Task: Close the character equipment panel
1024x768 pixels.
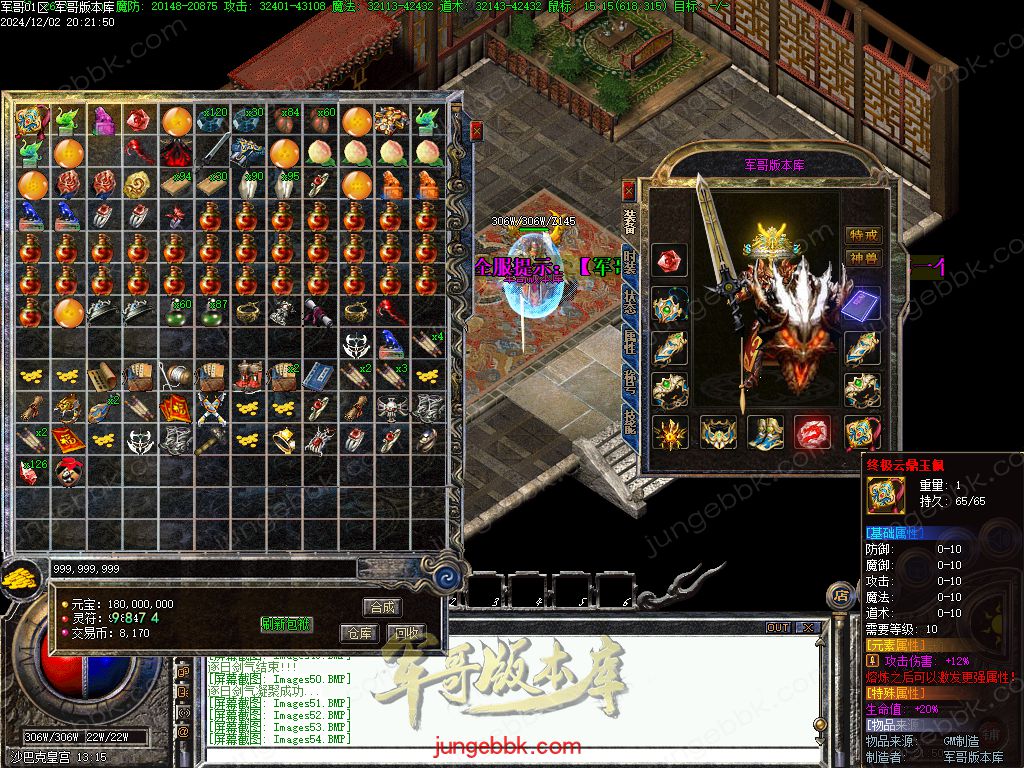Action: point(629,189)
